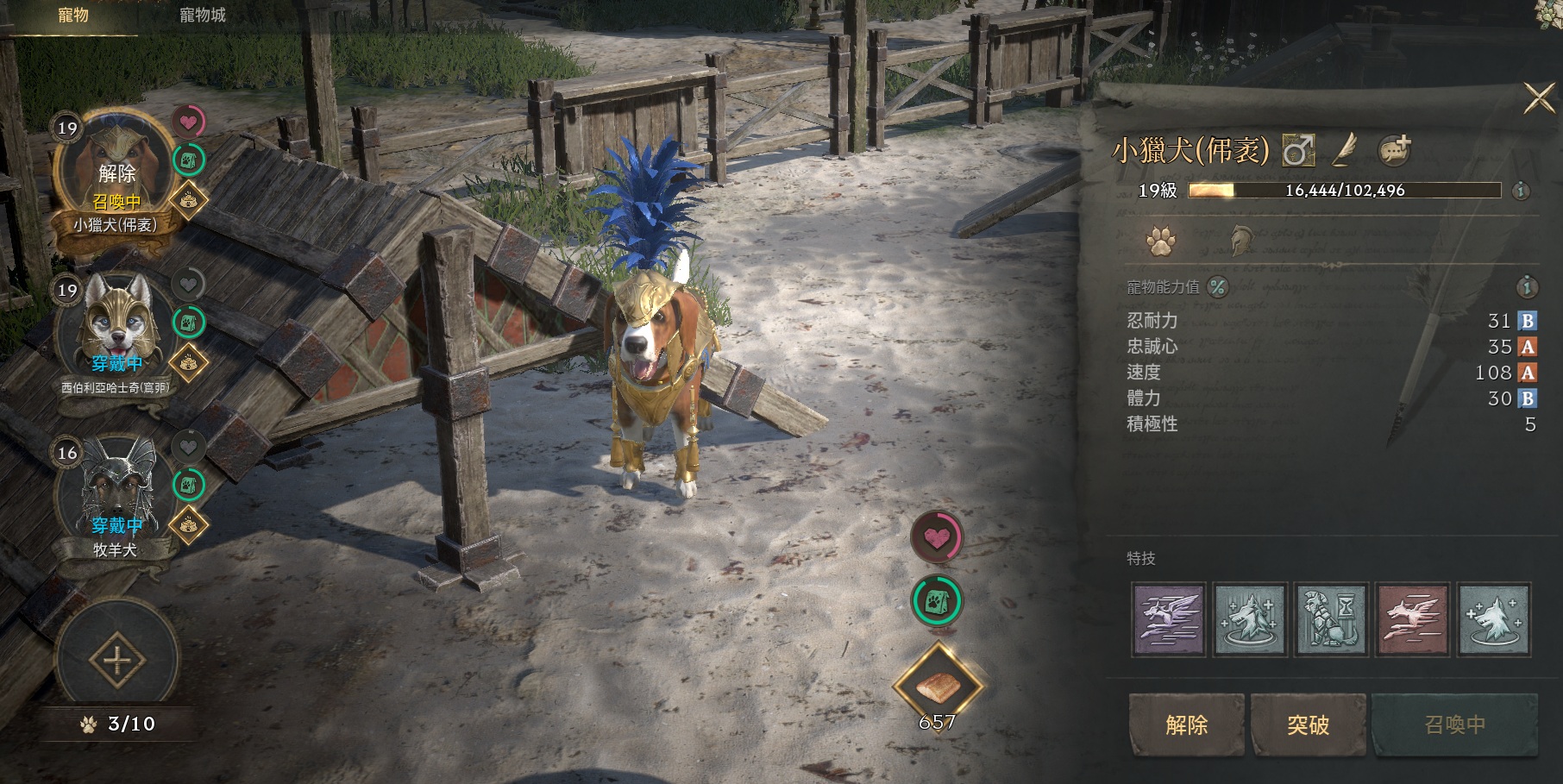Switch to the 寵物城 tab

point(202,16)
